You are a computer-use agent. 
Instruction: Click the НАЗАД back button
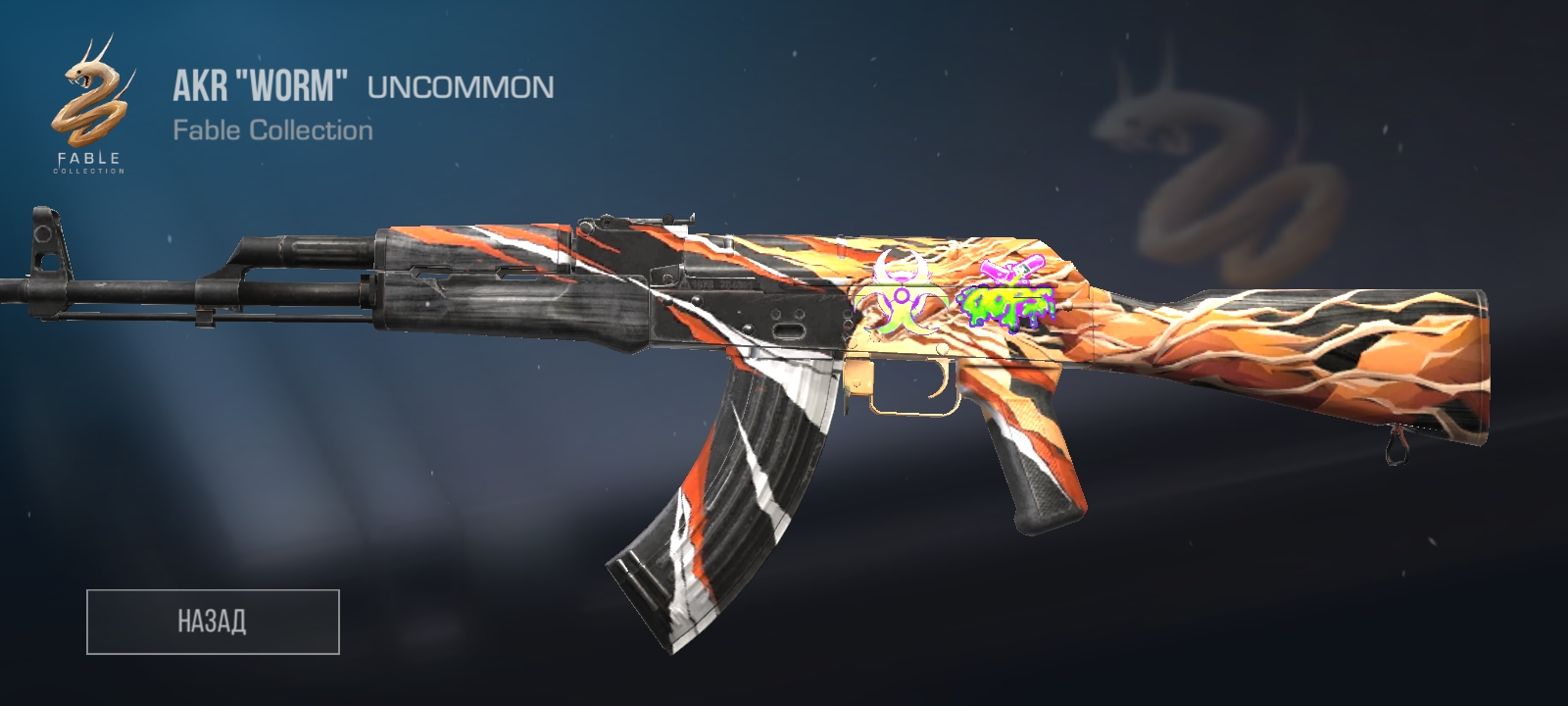[213, 622]
